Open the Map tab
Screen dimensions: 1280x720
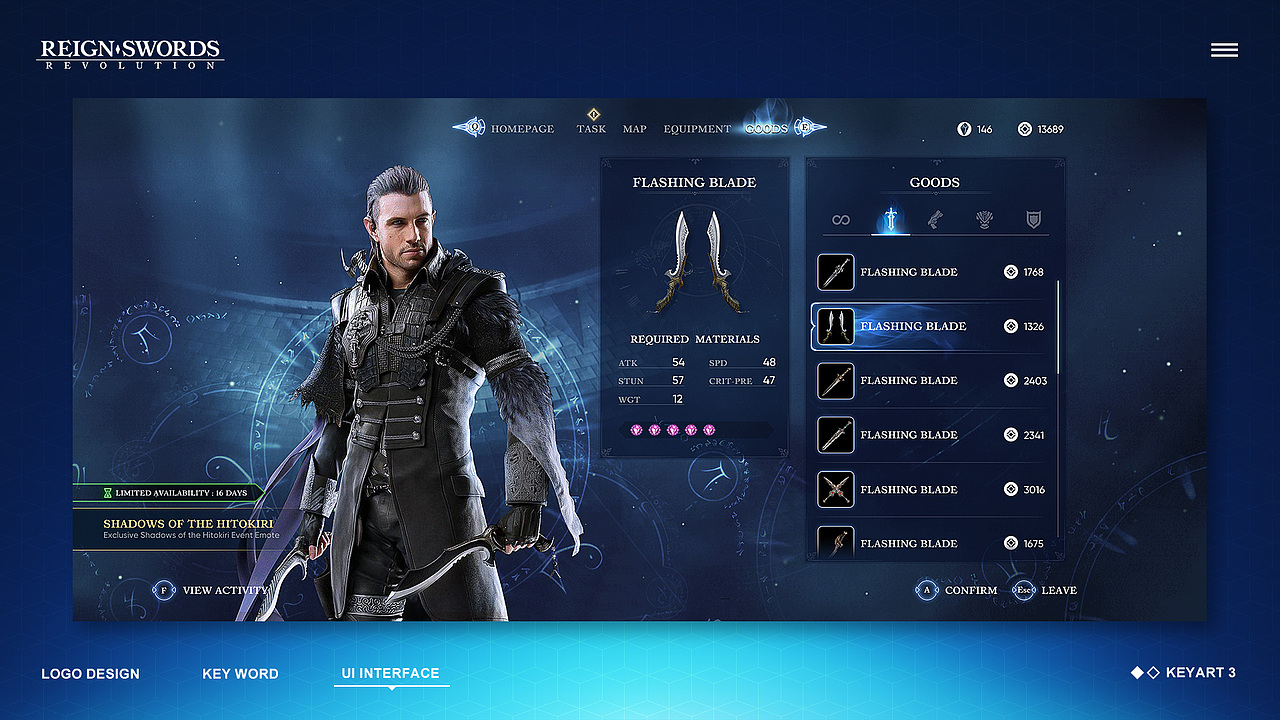pos(635,129)
